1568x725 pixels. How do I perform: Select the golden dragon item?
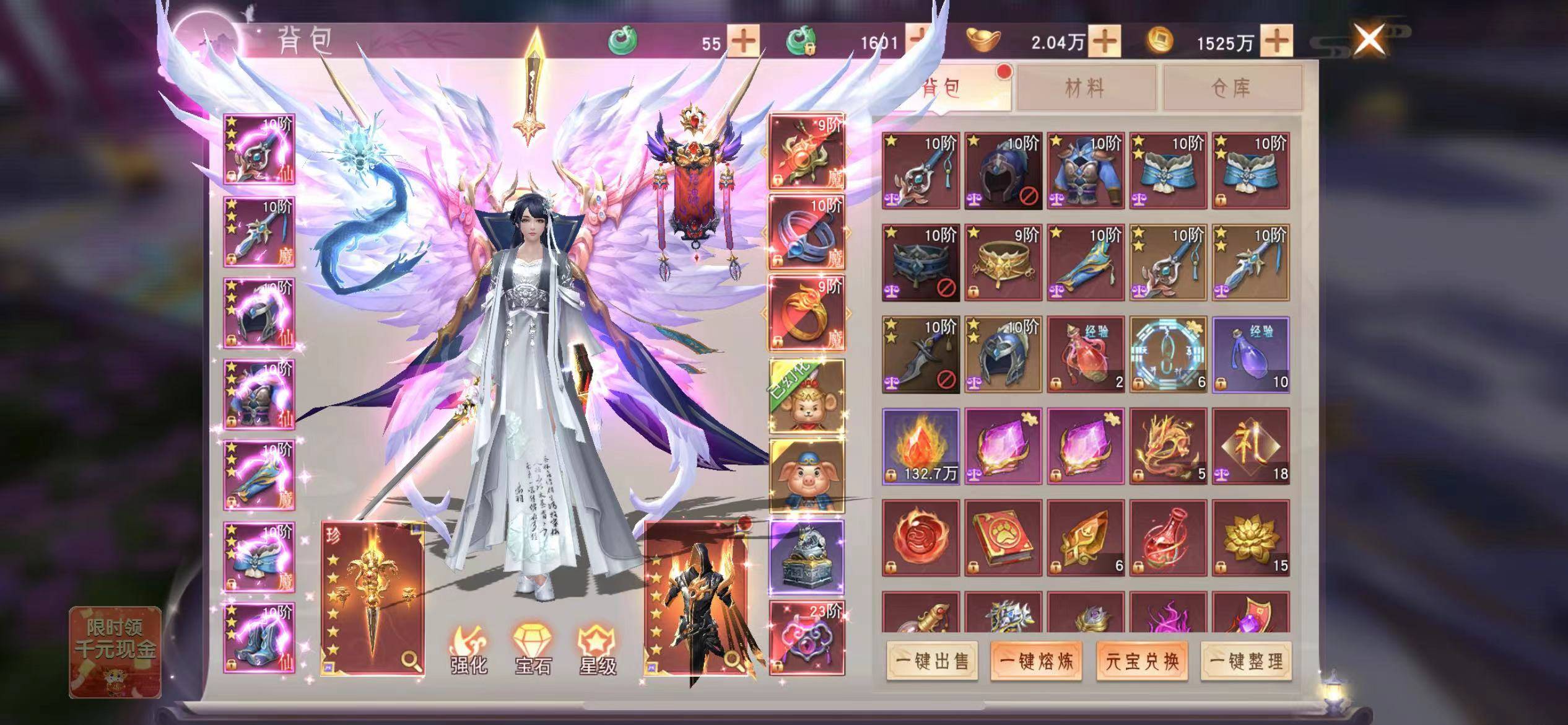(1168, 446)
